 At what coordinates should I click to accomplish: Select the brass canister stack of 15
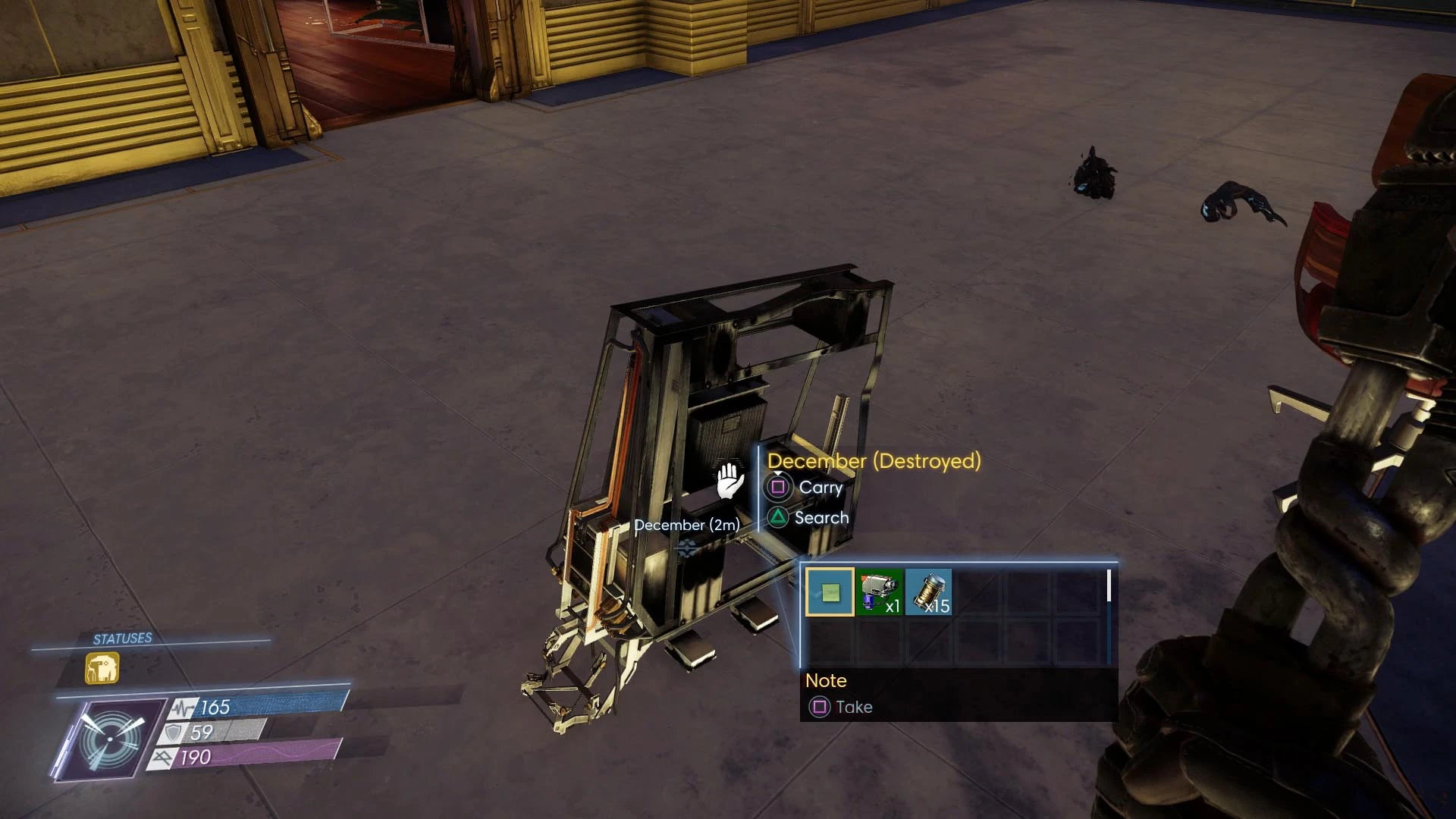coord(929,591)
